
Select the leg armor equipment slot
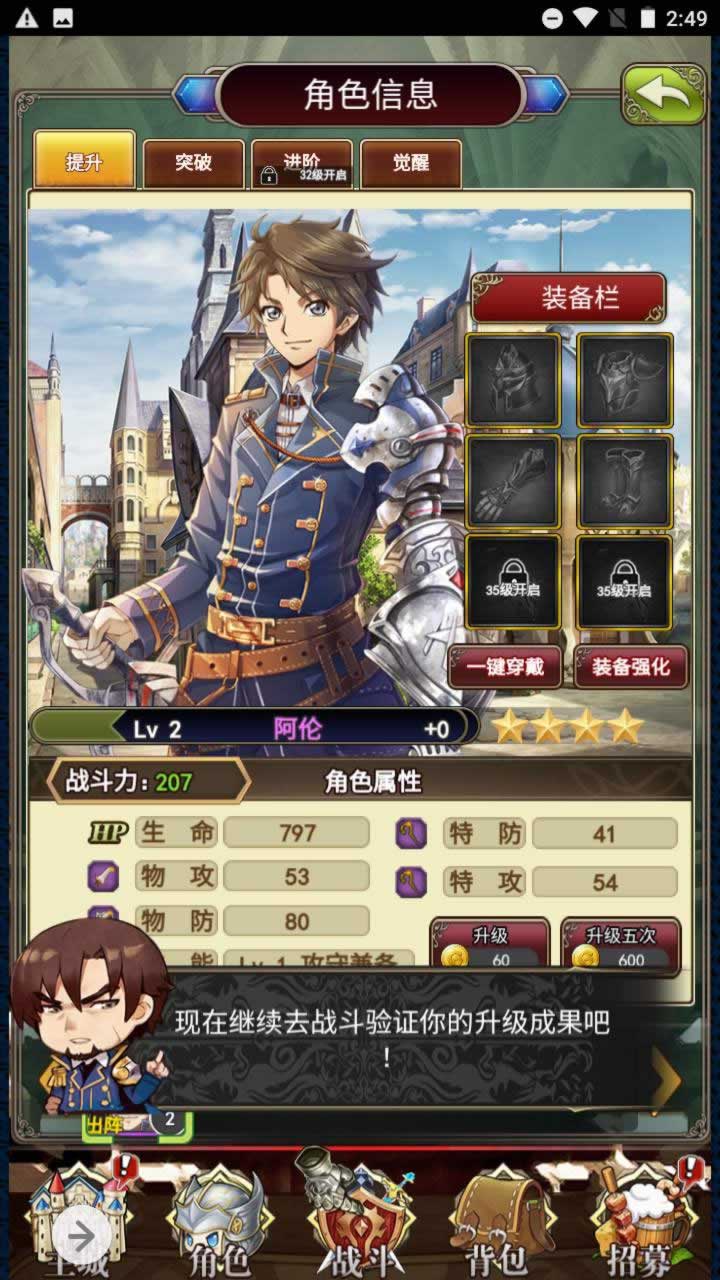(x=624, y=481)
